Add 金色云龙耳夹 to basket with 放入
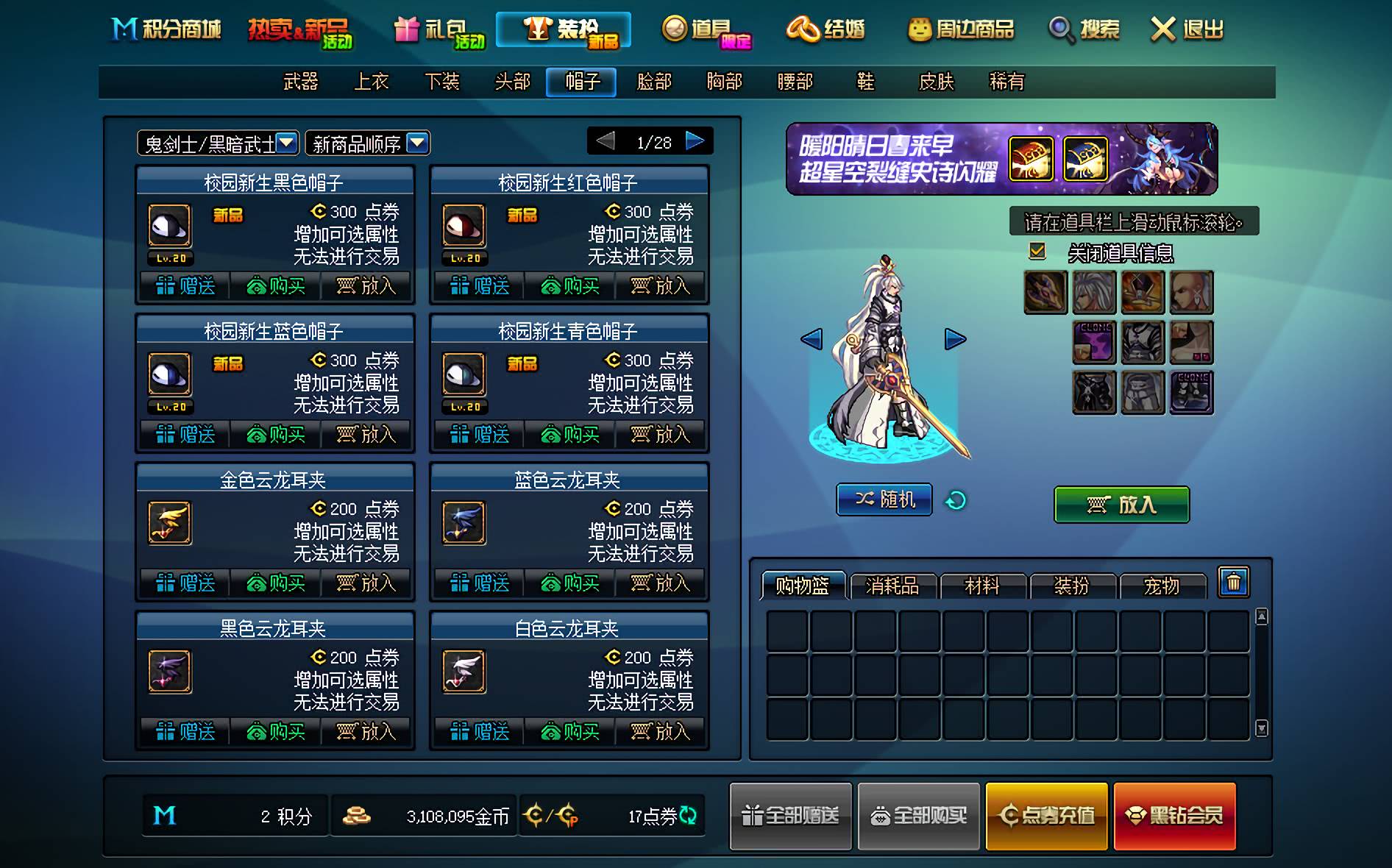 [366, 583]
